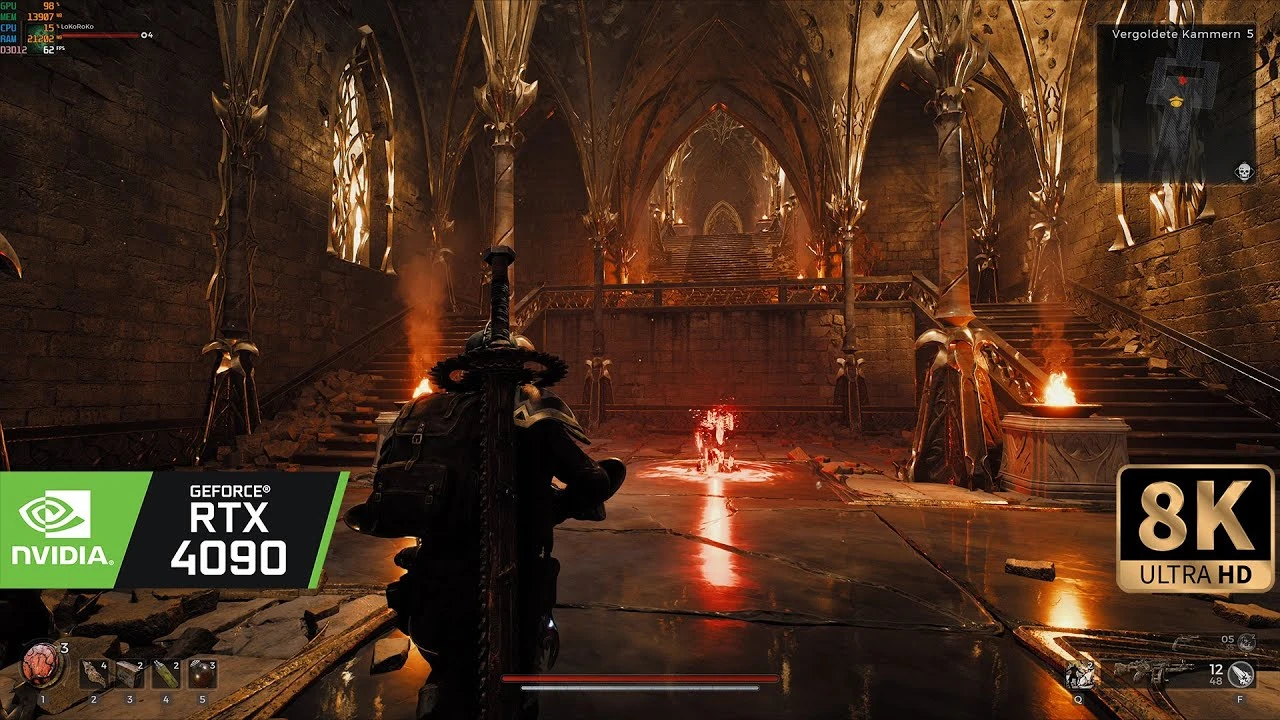Select the Dragon Heart relic in slot 1

[40, 663]
